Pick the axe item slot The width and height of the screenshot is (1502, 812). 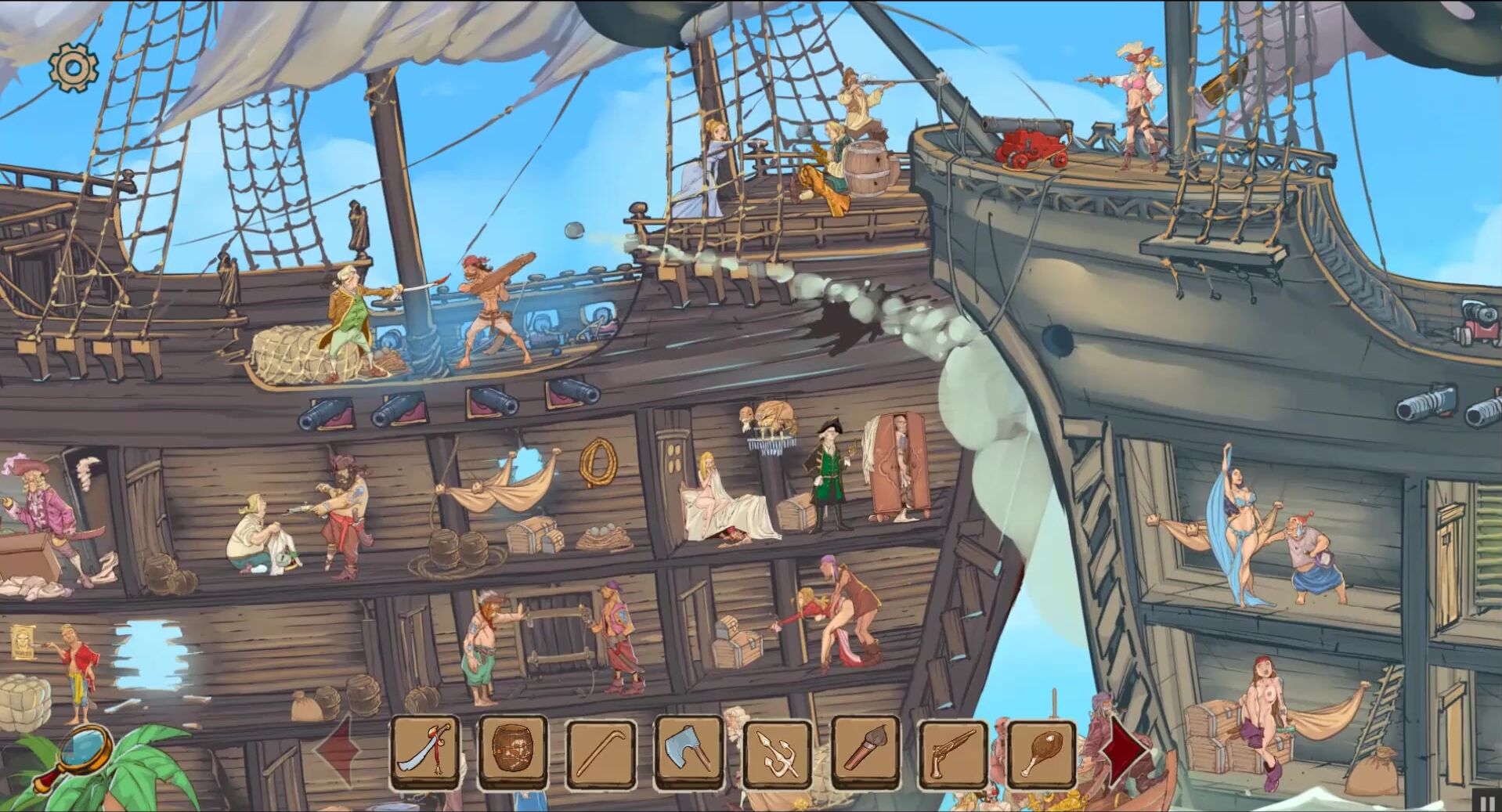click(689, 752)
